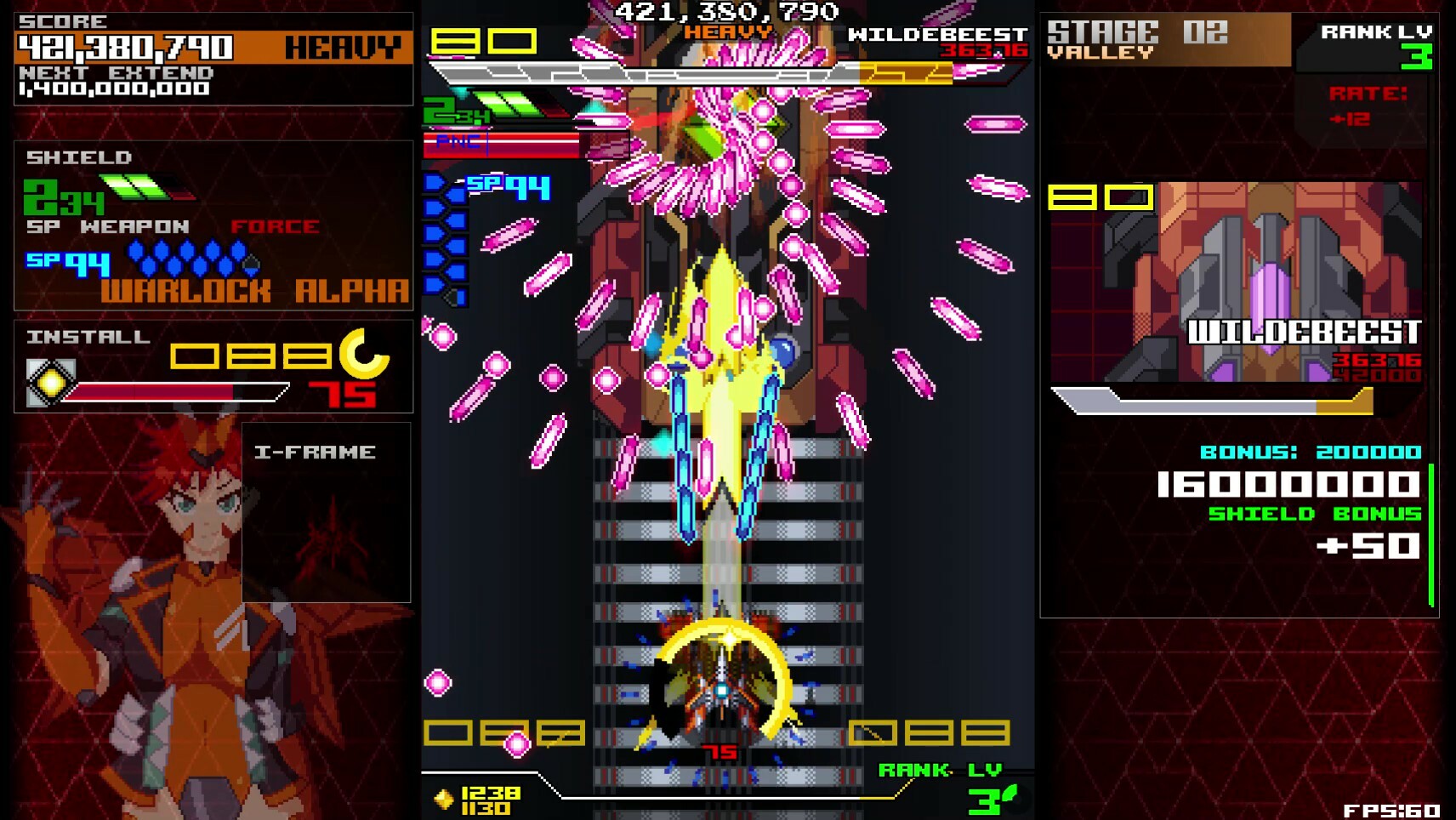This screenshot has width=1456, height=820.
Task: Toggle the HEAVY weapon mode label
Action: [344, 47]
